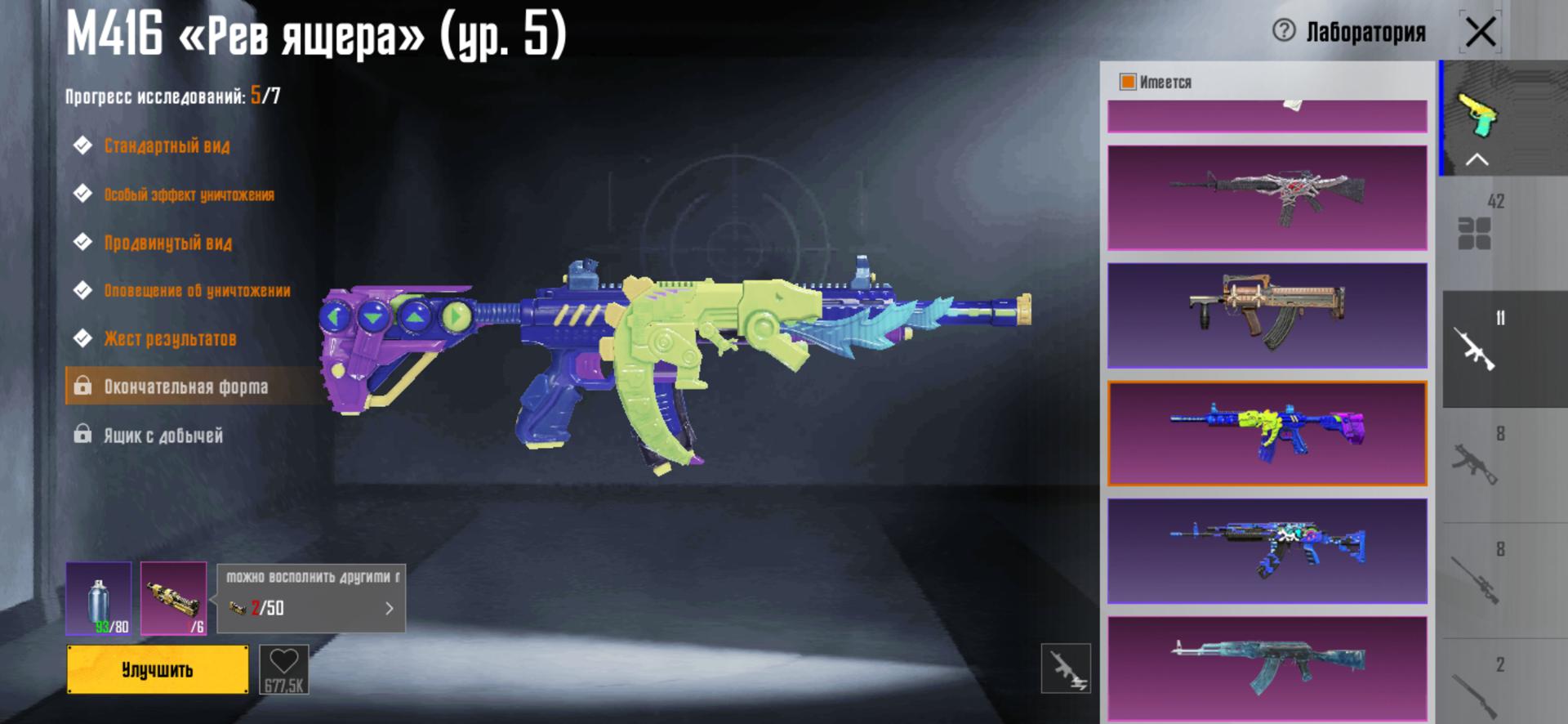Open the paint spray can material slot
The height and width of the screenshot is (724, 1568).
[99, 598]
